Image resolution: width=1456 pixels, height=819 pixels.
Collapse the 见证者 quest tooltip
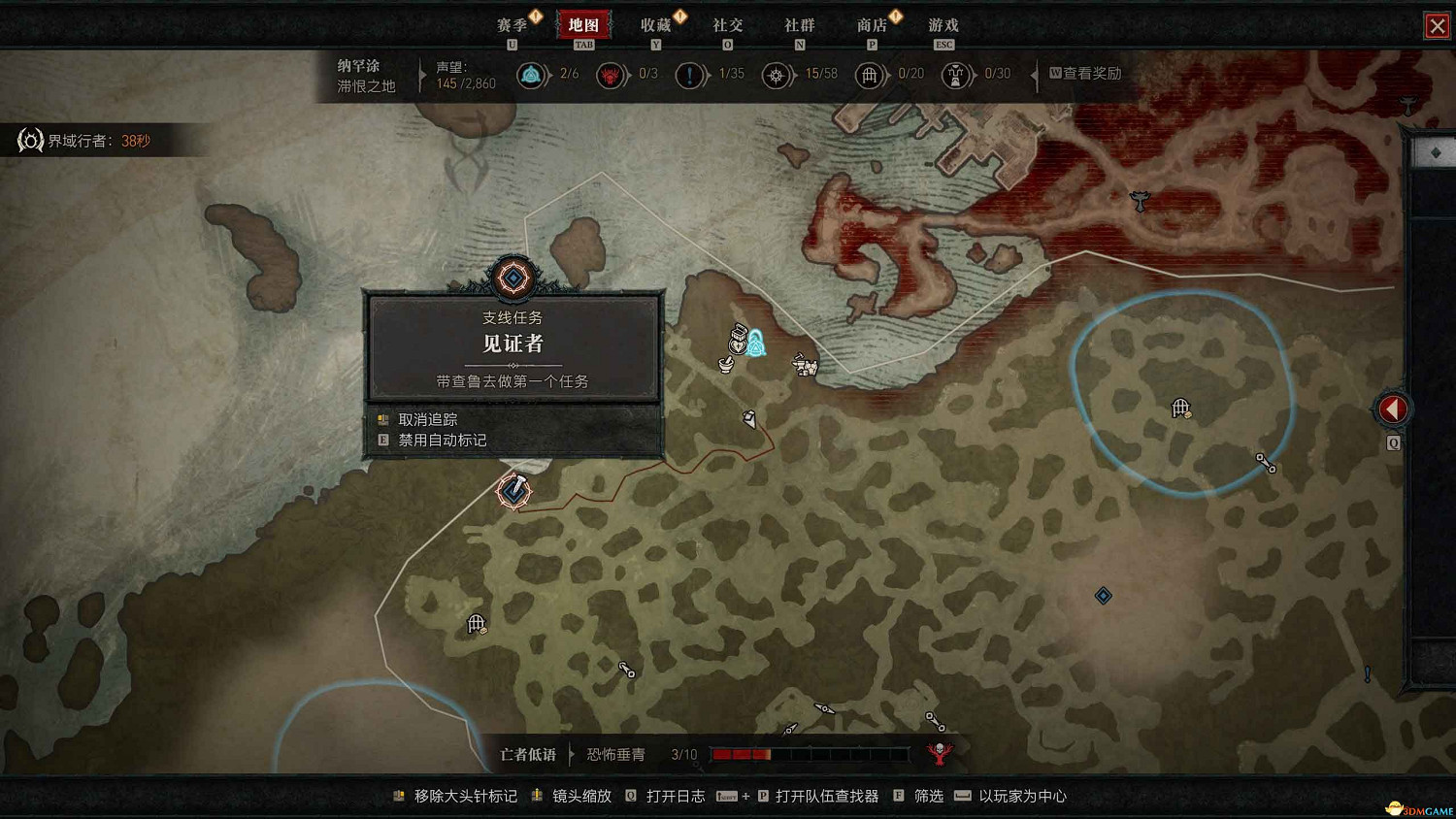coord(513,278)
